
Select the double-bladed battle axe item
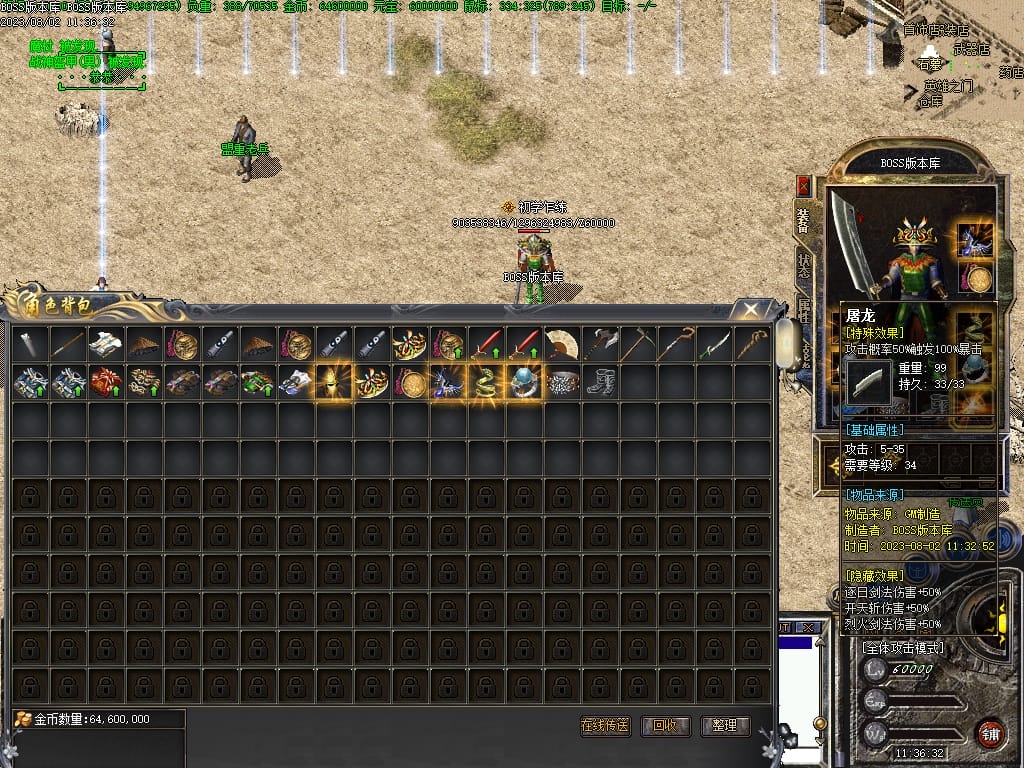coord(600,344)
